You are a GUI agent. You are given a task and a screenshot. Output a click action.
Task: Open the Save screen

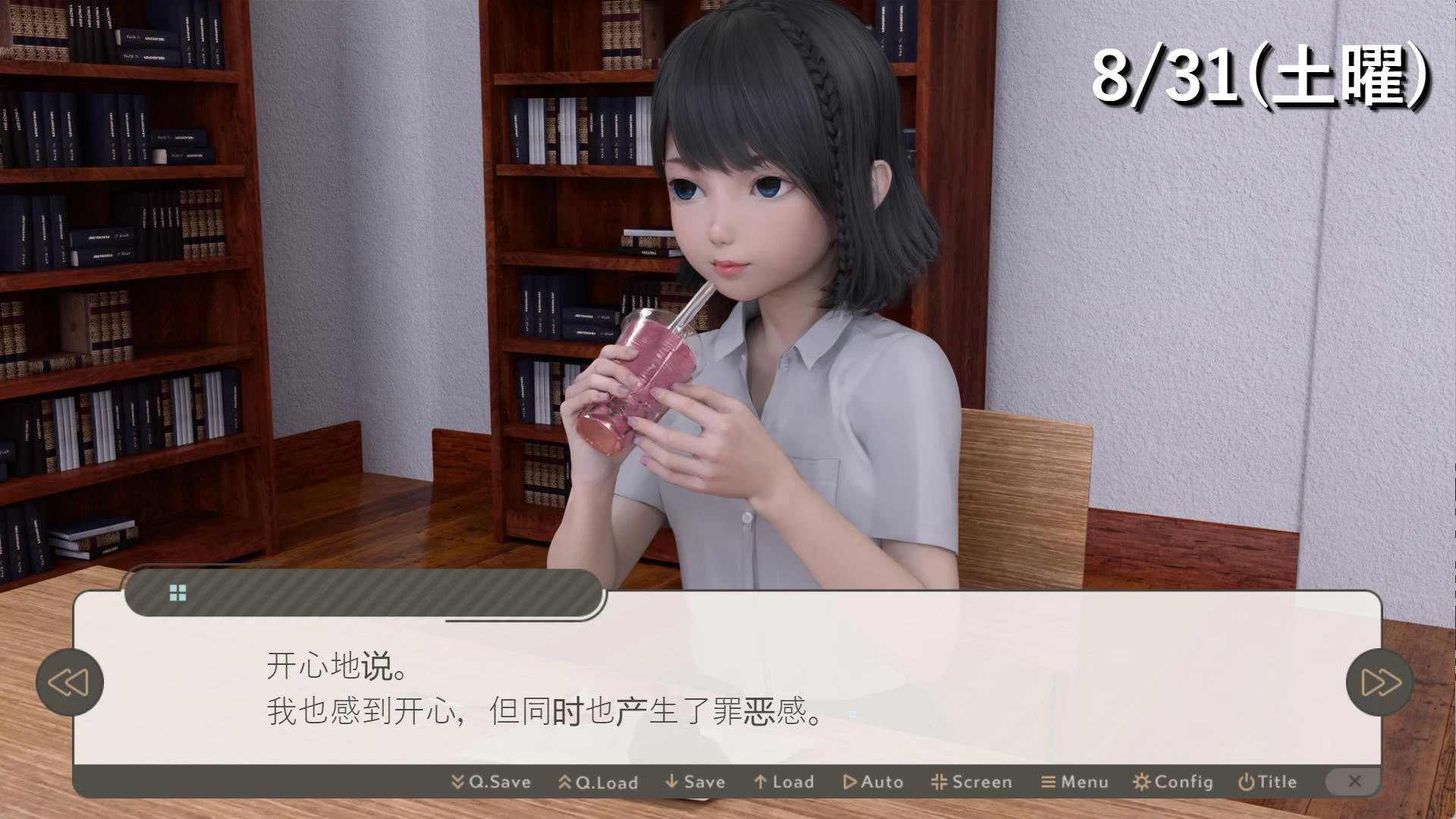695,782
